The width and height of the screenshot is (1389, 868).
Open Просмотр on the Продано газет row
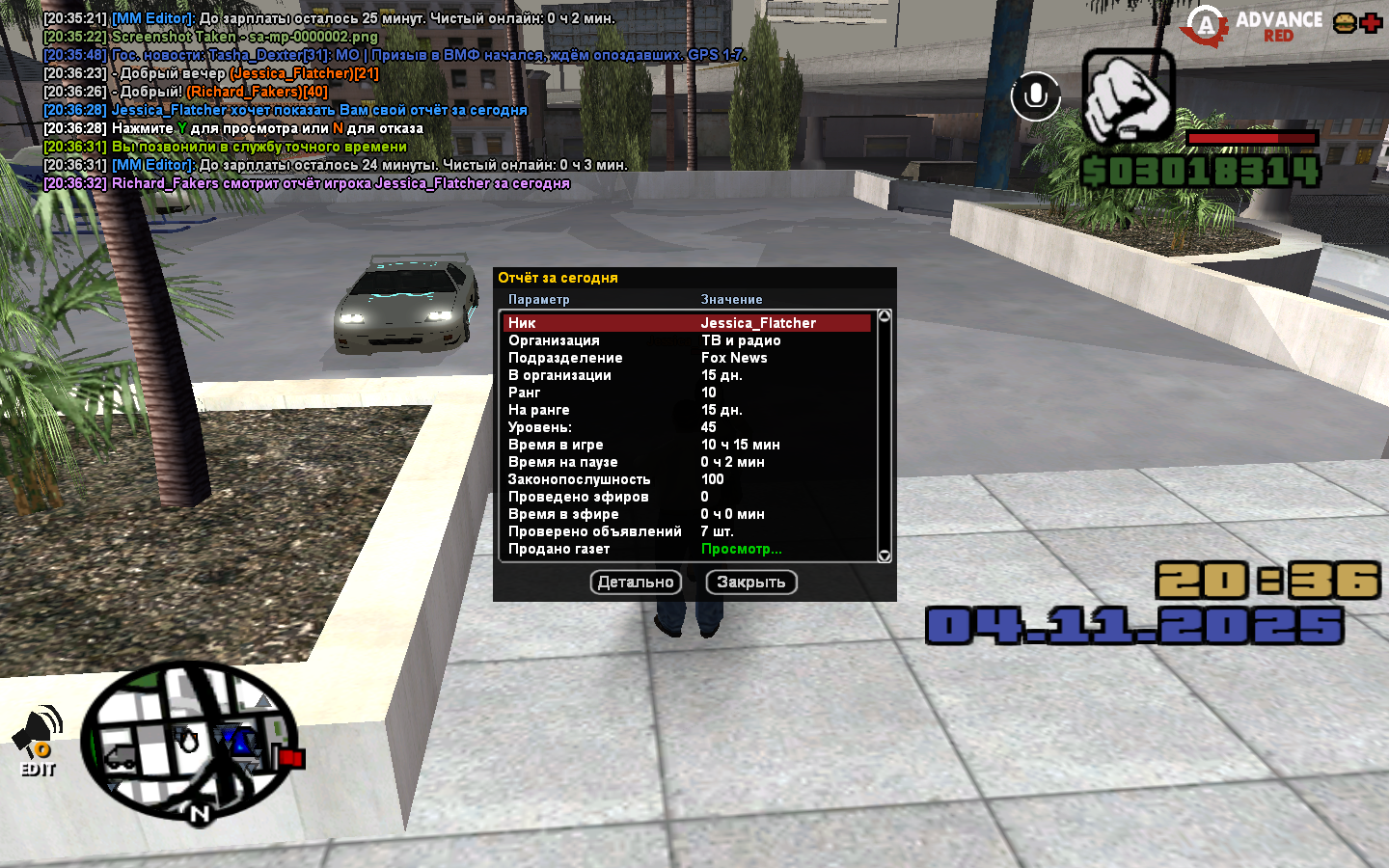741,549
